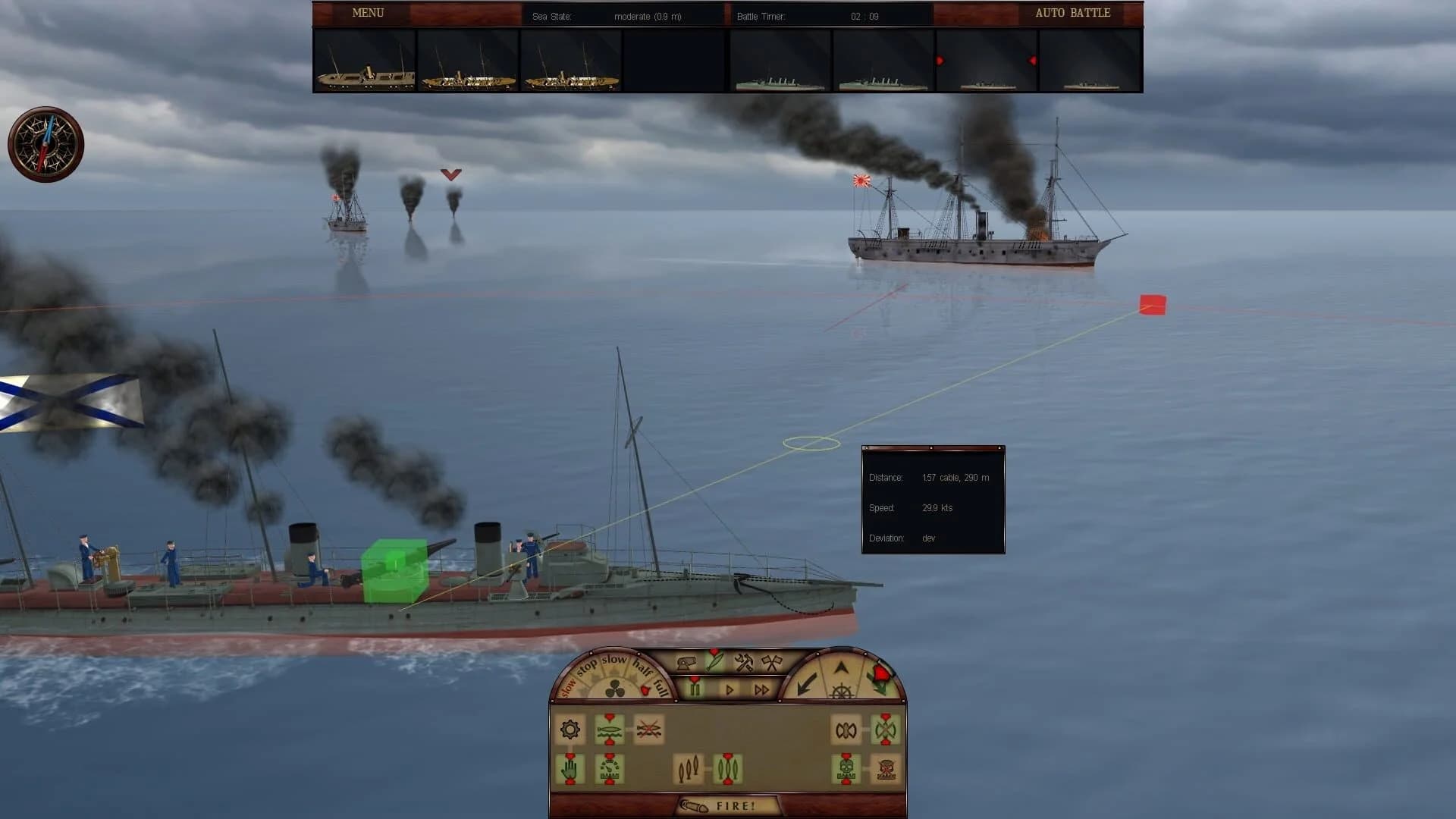Select the torpedo weapon icon

[x=714, y=661]
